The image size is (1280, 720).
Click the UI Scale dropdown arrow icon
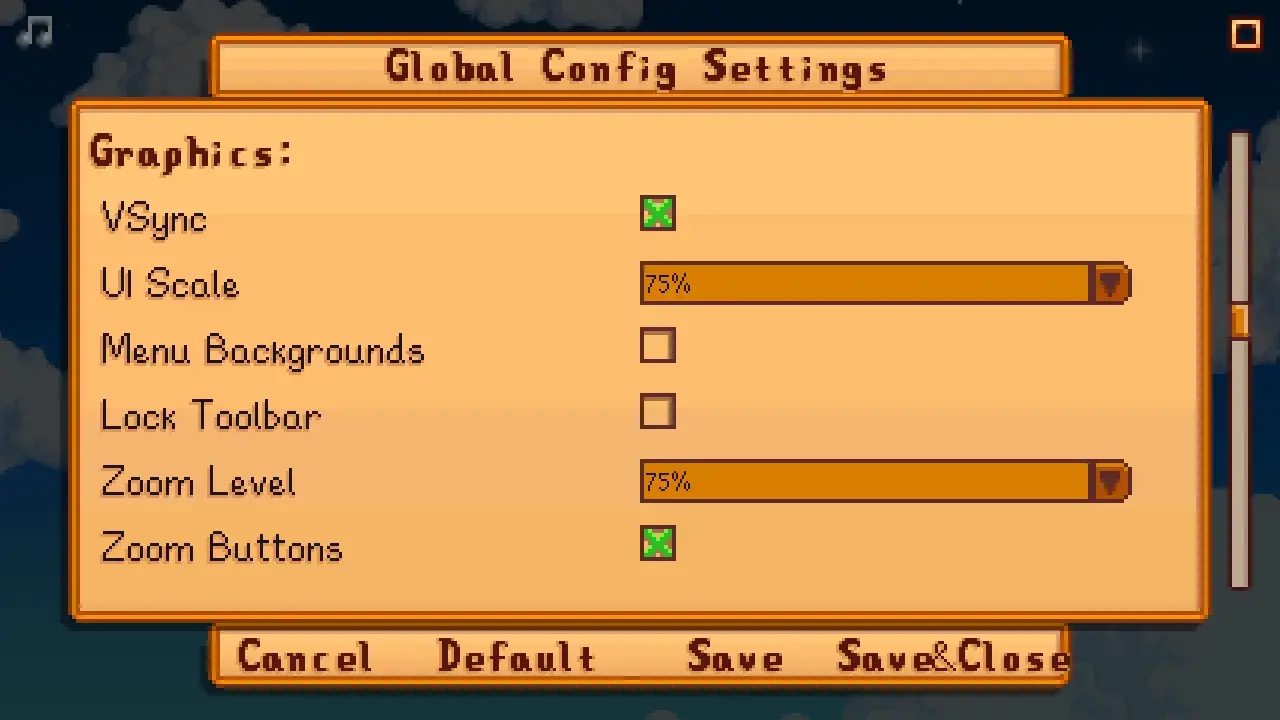(1110, 284)
